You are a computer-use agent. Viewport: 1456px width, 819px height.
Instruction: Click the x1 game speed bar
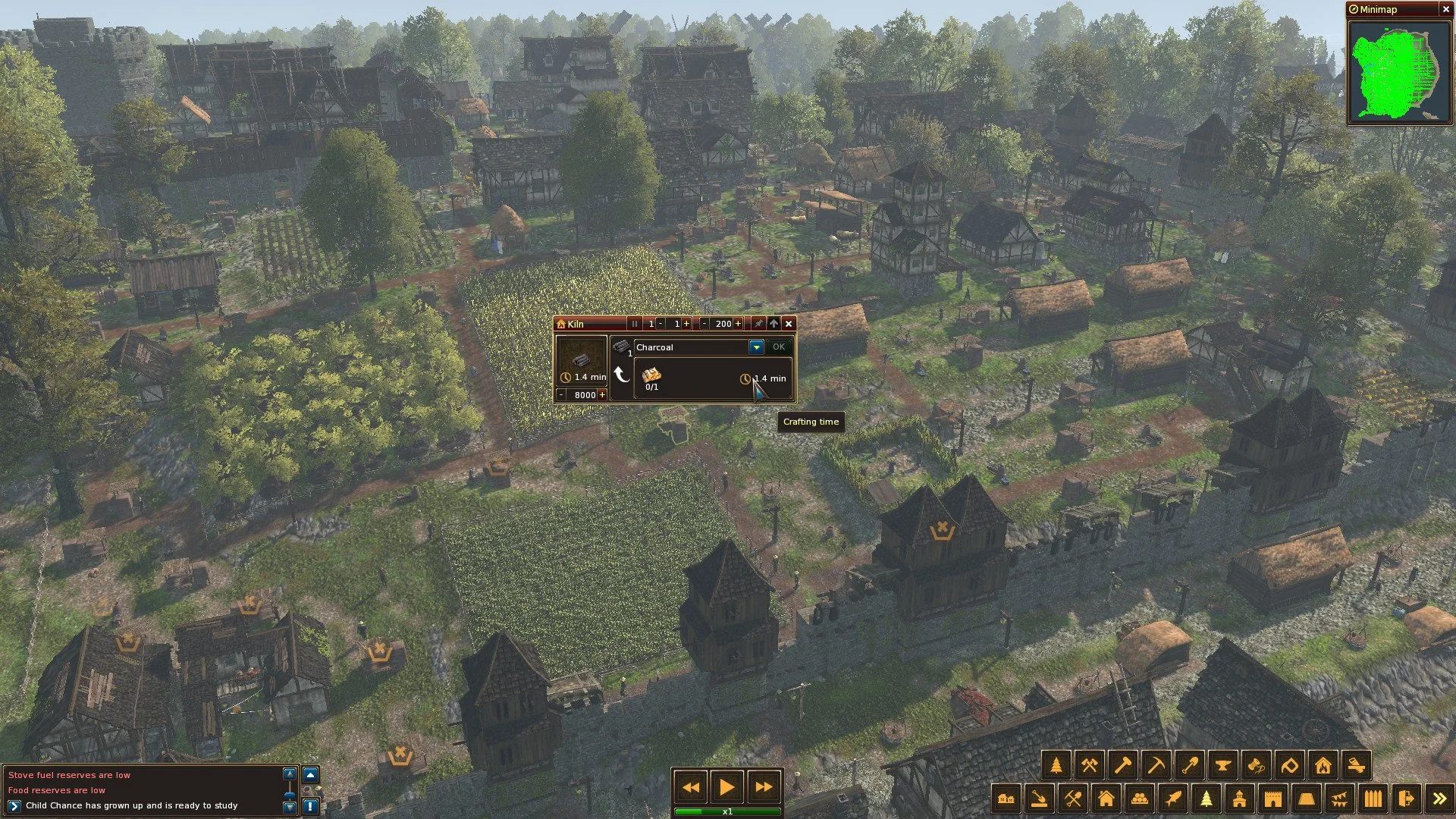click(728, 811)
